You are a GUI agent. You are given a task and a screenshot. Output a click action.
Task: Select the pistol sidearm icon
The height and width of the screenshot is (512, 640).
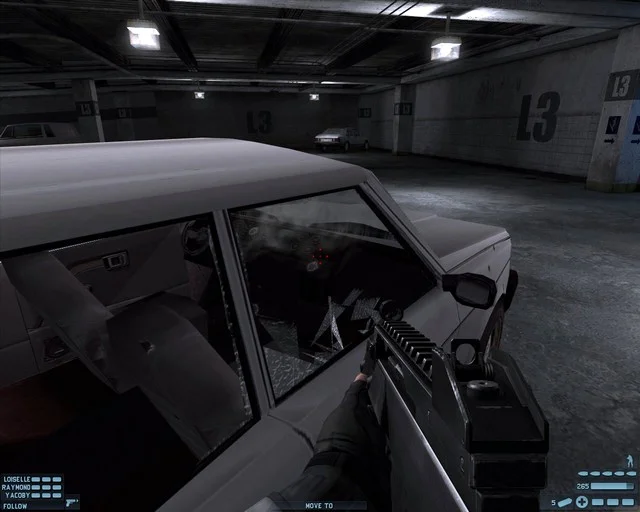pos(70,502)
